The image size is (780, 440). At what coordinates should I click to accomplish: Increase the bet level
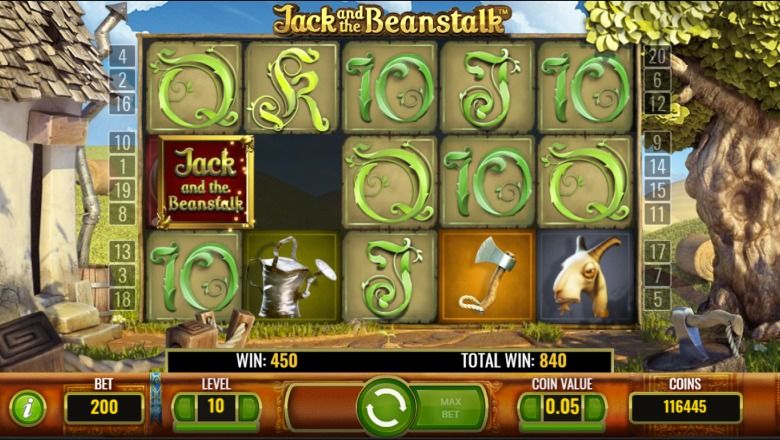point(248,407)
